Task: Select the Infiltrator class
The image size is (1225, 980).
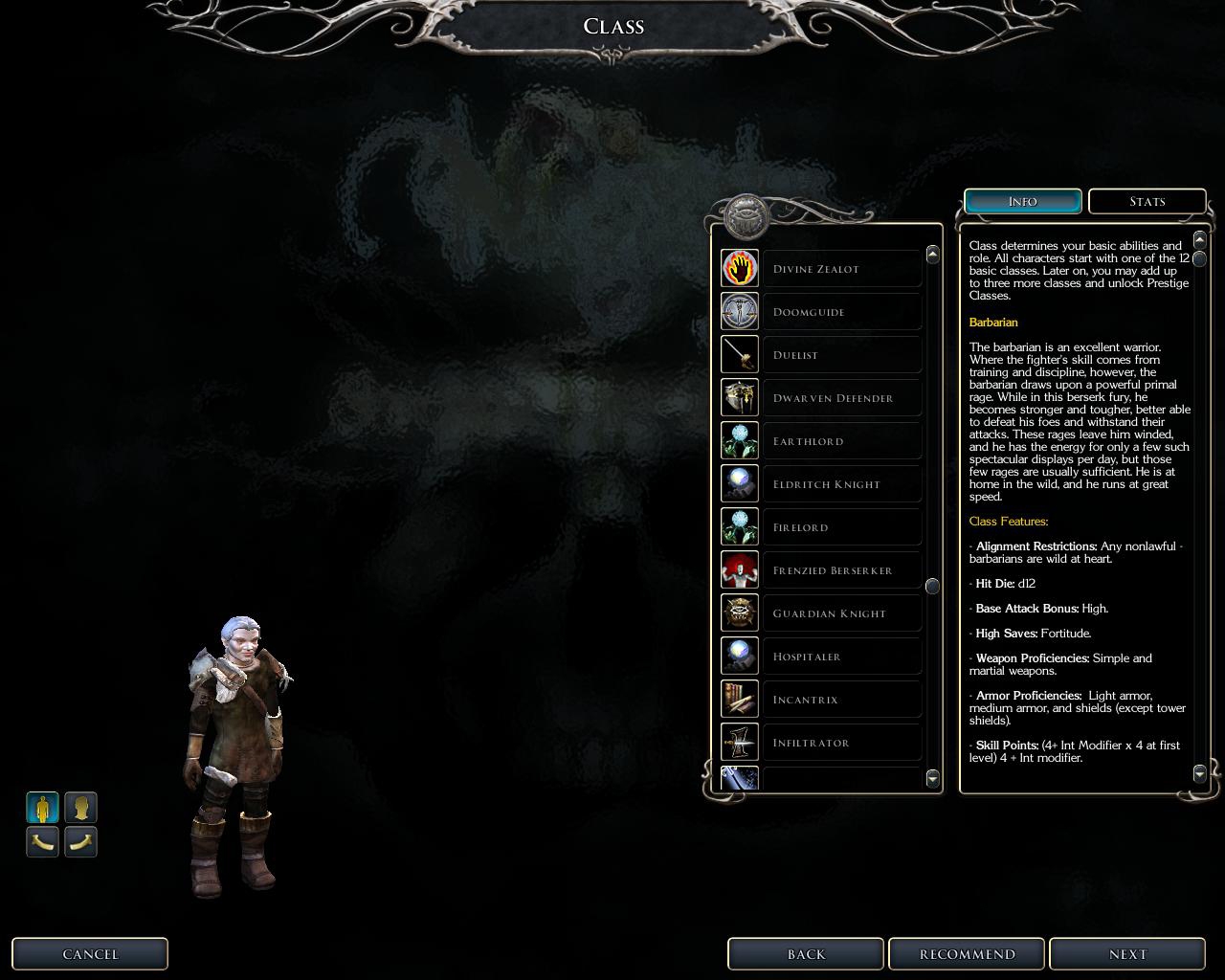Action: (841, 743)
